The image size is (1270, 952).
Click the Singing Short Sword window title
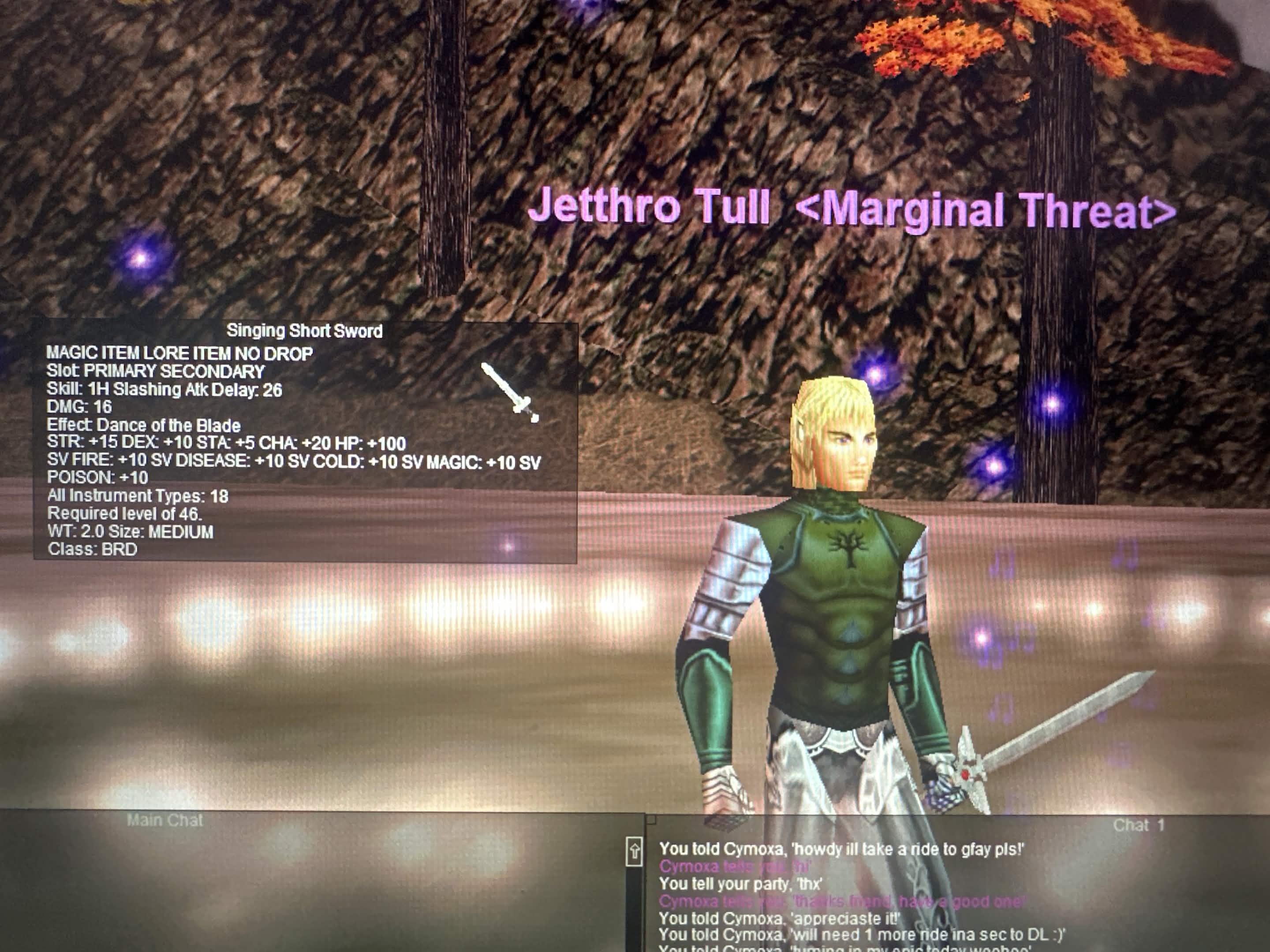click(304, 331)
